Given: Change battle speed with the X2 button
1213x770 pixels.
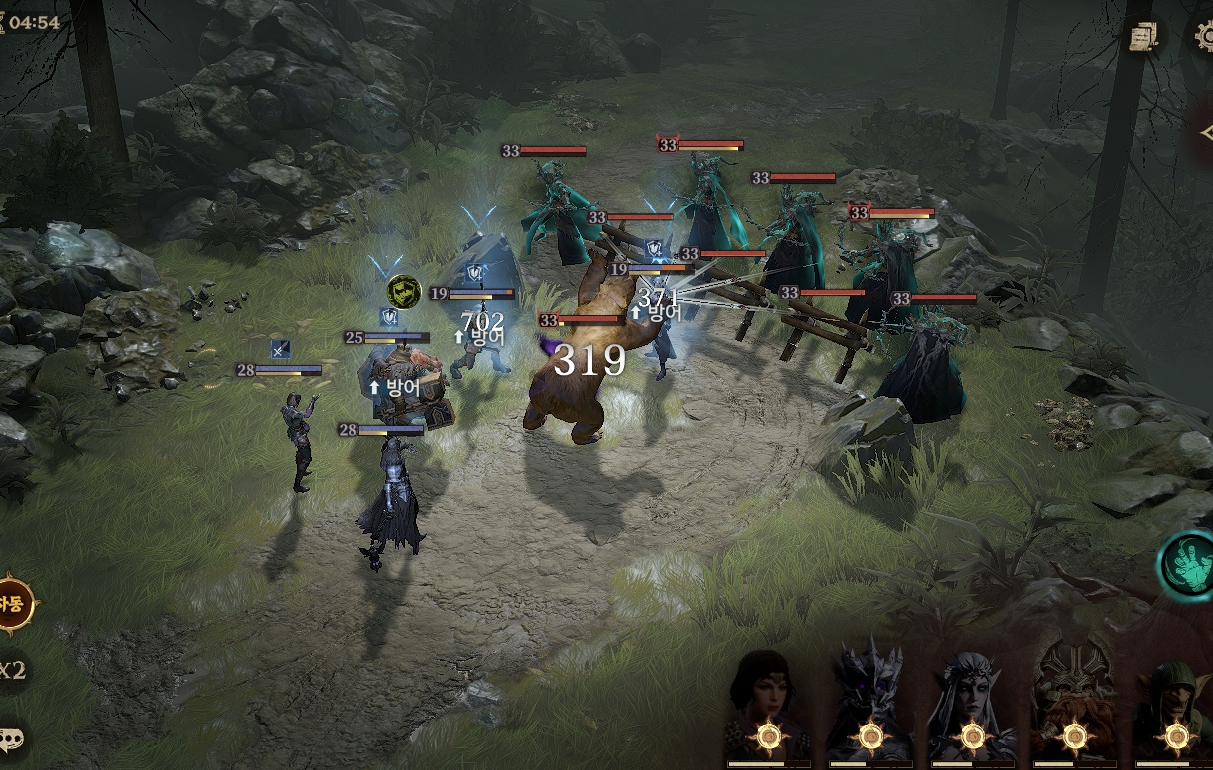Looking at the screenshot, I should tap(12, 671).
